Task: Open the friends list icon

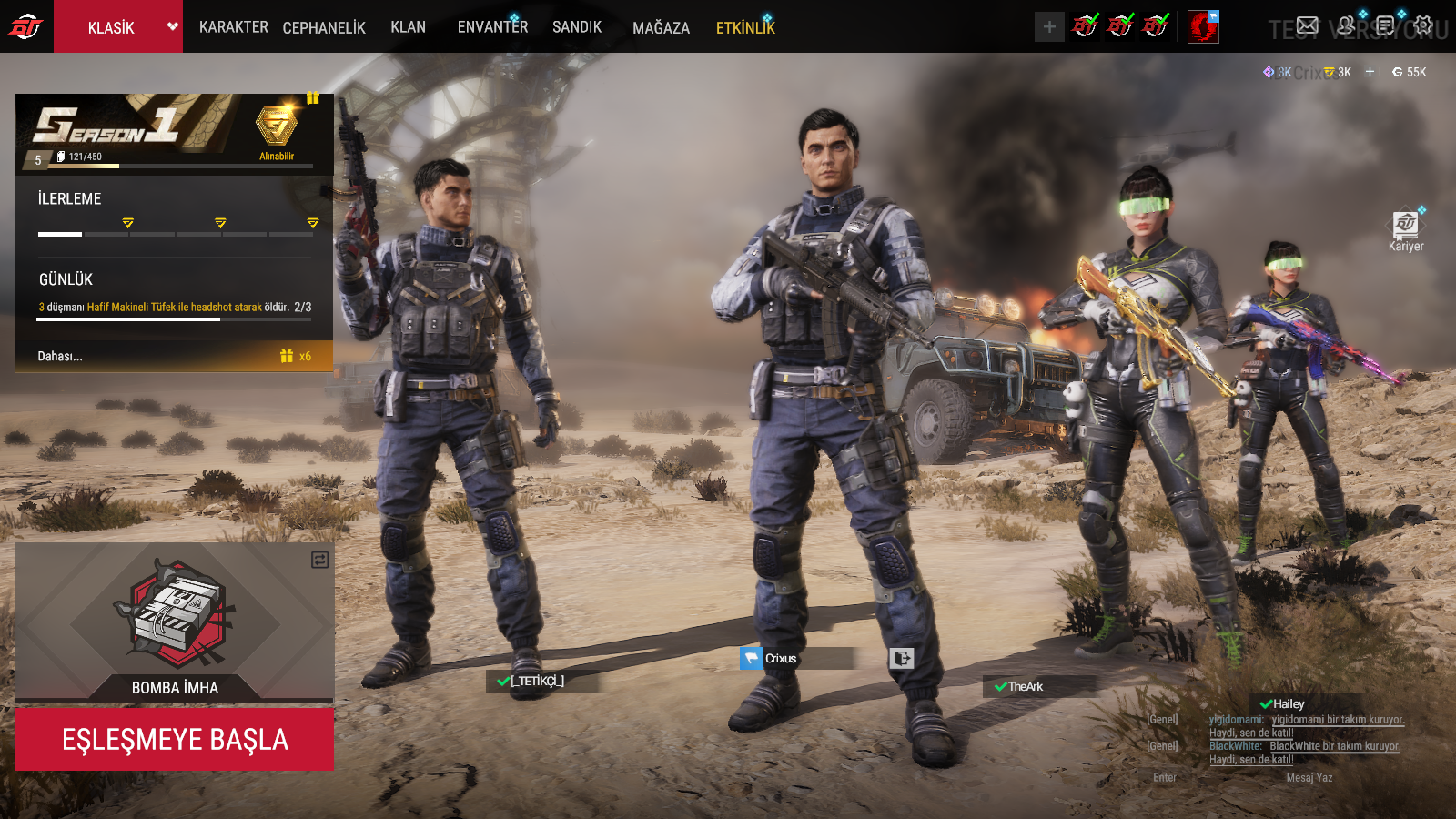Action: coord(1346,25)
